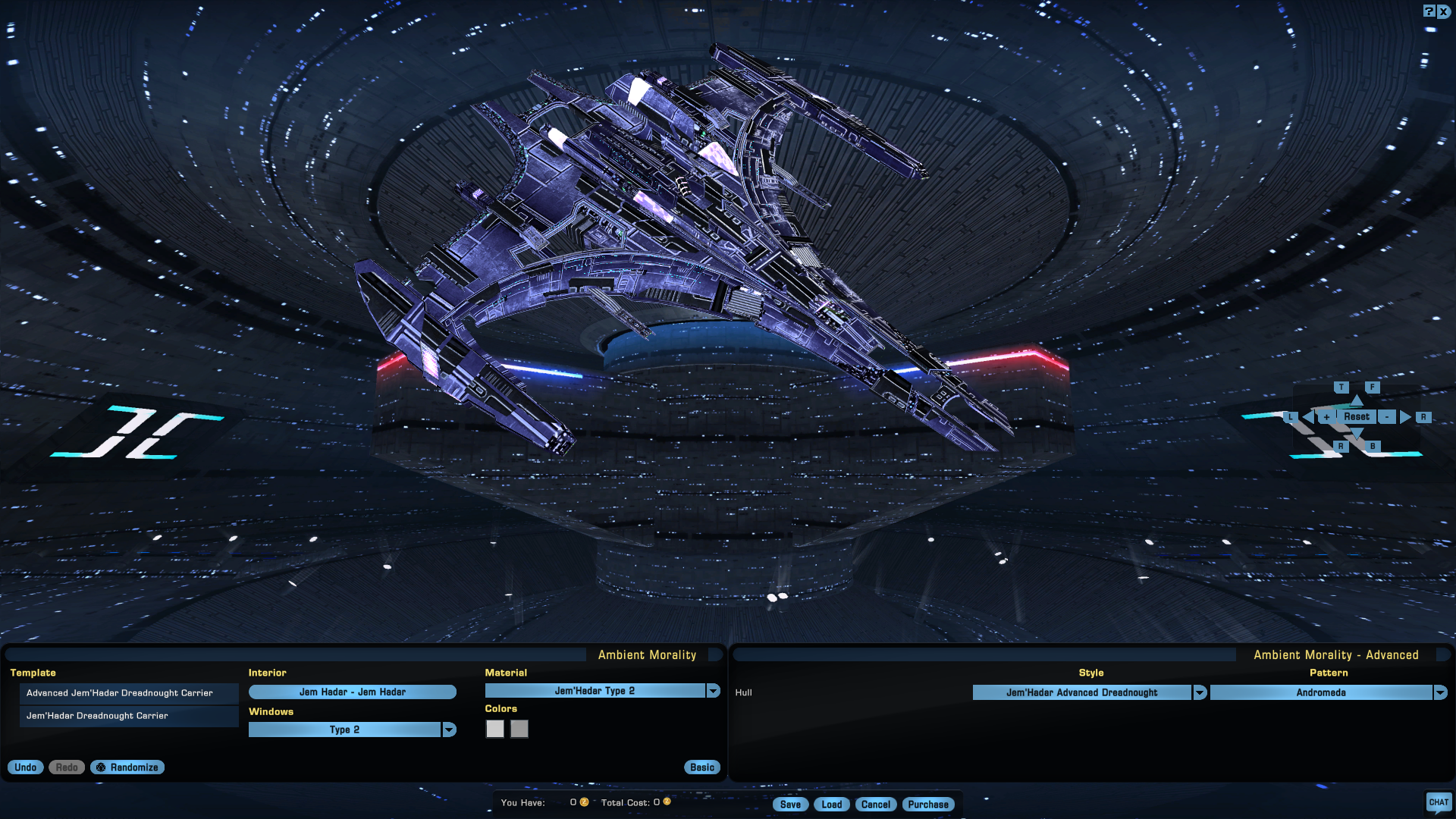Open the Windows Type 2 dropdown
1456x819 pixels.
(x=449, y=730)
